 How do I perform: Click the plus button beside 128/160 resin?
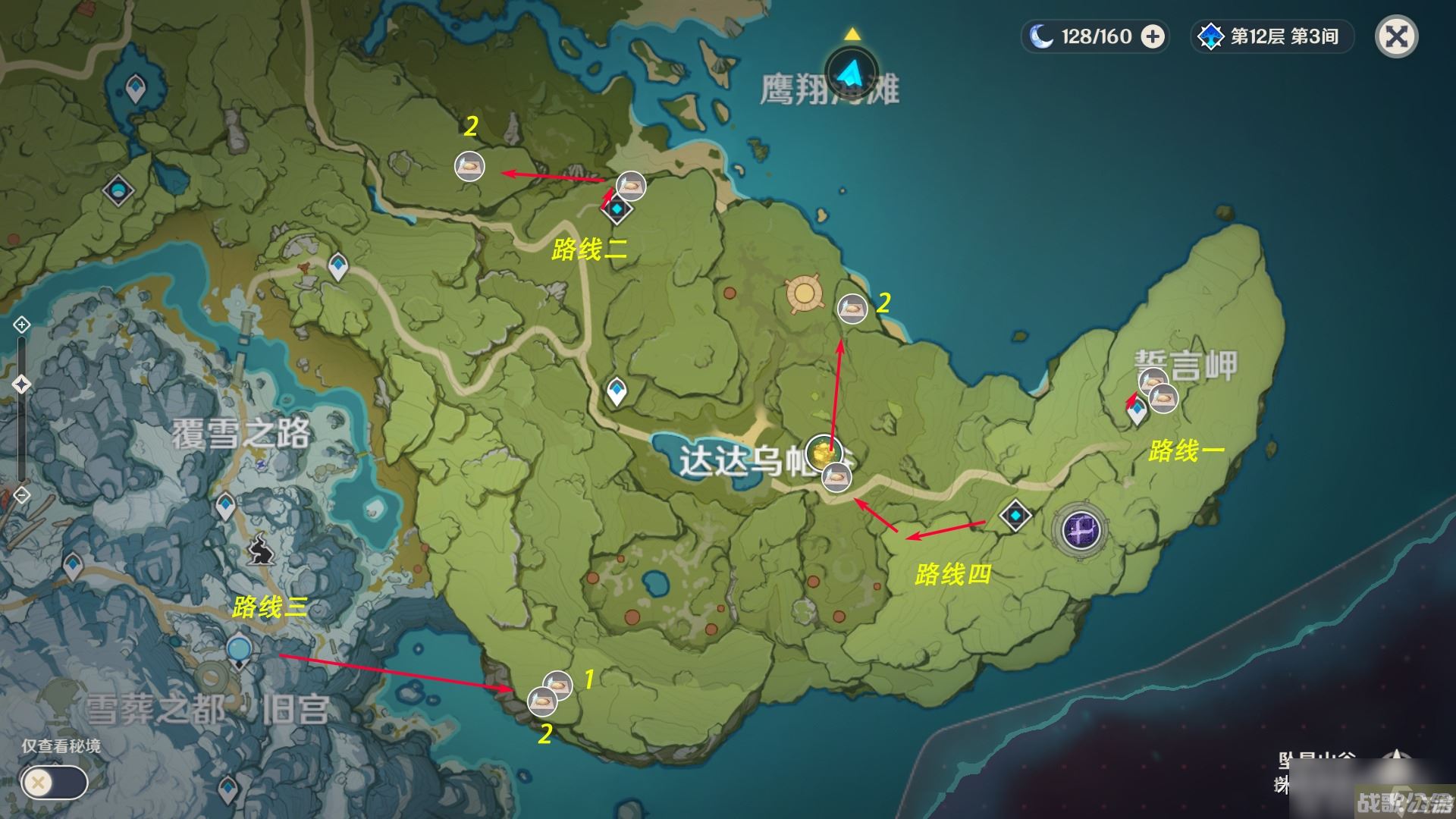pos(1153,36)
